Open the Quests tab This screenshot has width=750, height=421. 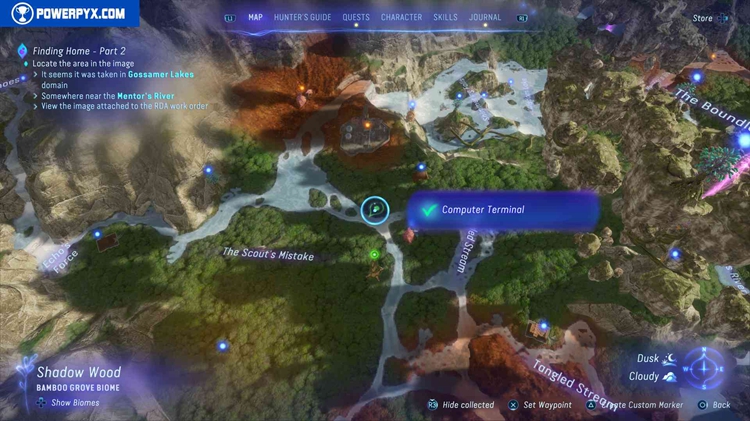pos(355,17)
